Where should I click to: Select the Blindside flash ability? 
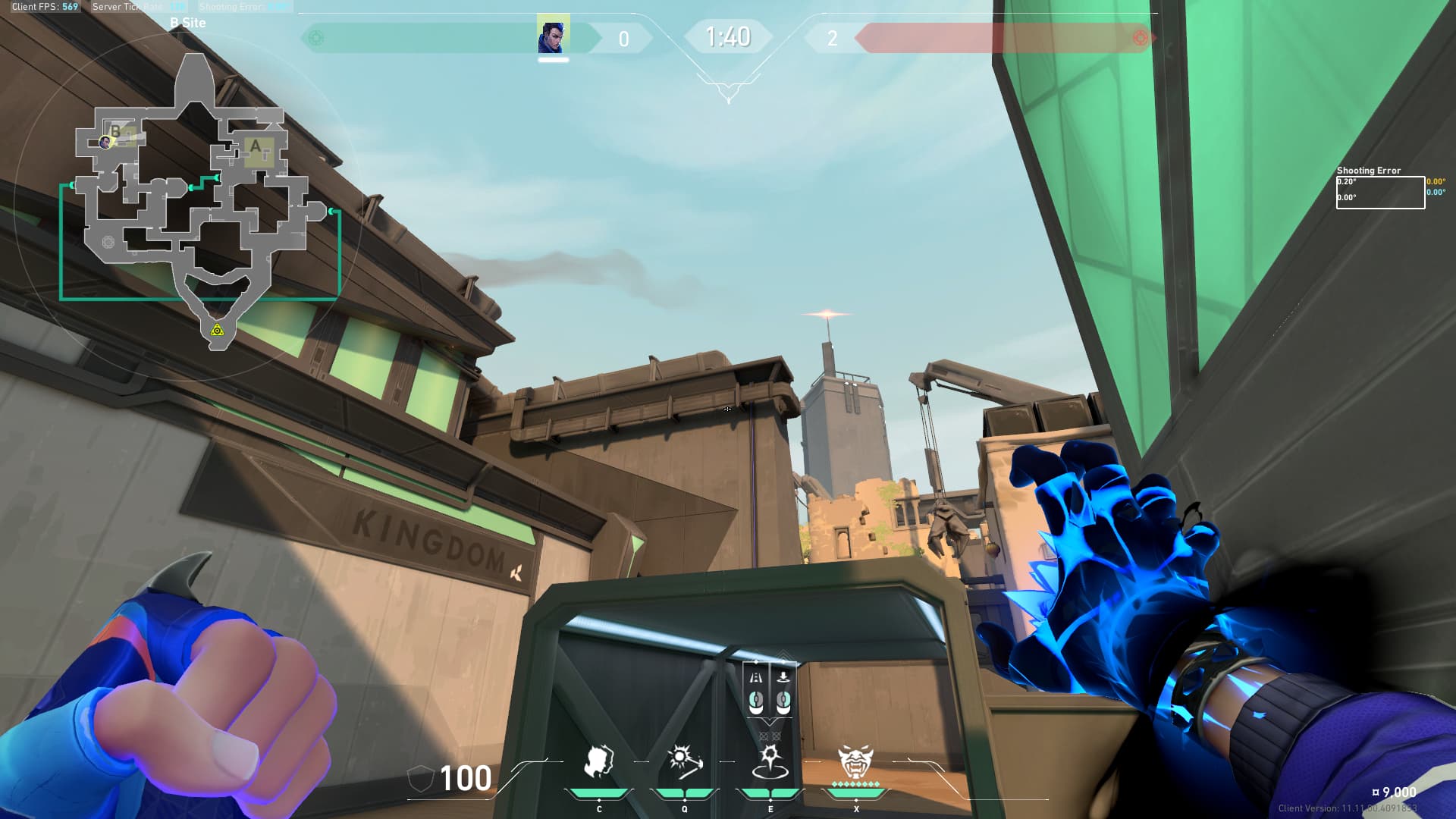(x=684, y=761)
